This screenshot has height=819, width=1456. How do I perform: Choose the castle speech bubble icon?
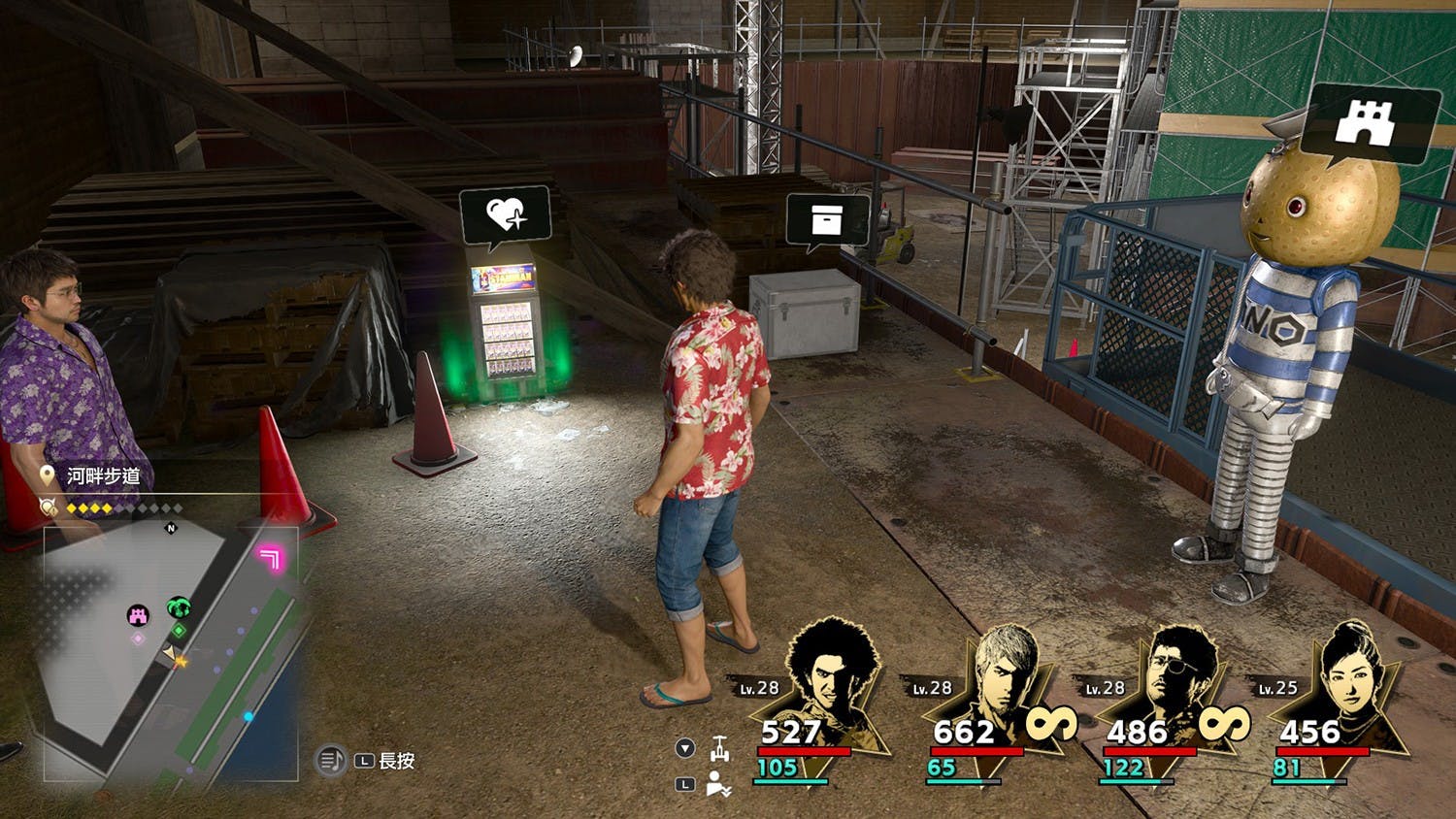coord(1367,123)
